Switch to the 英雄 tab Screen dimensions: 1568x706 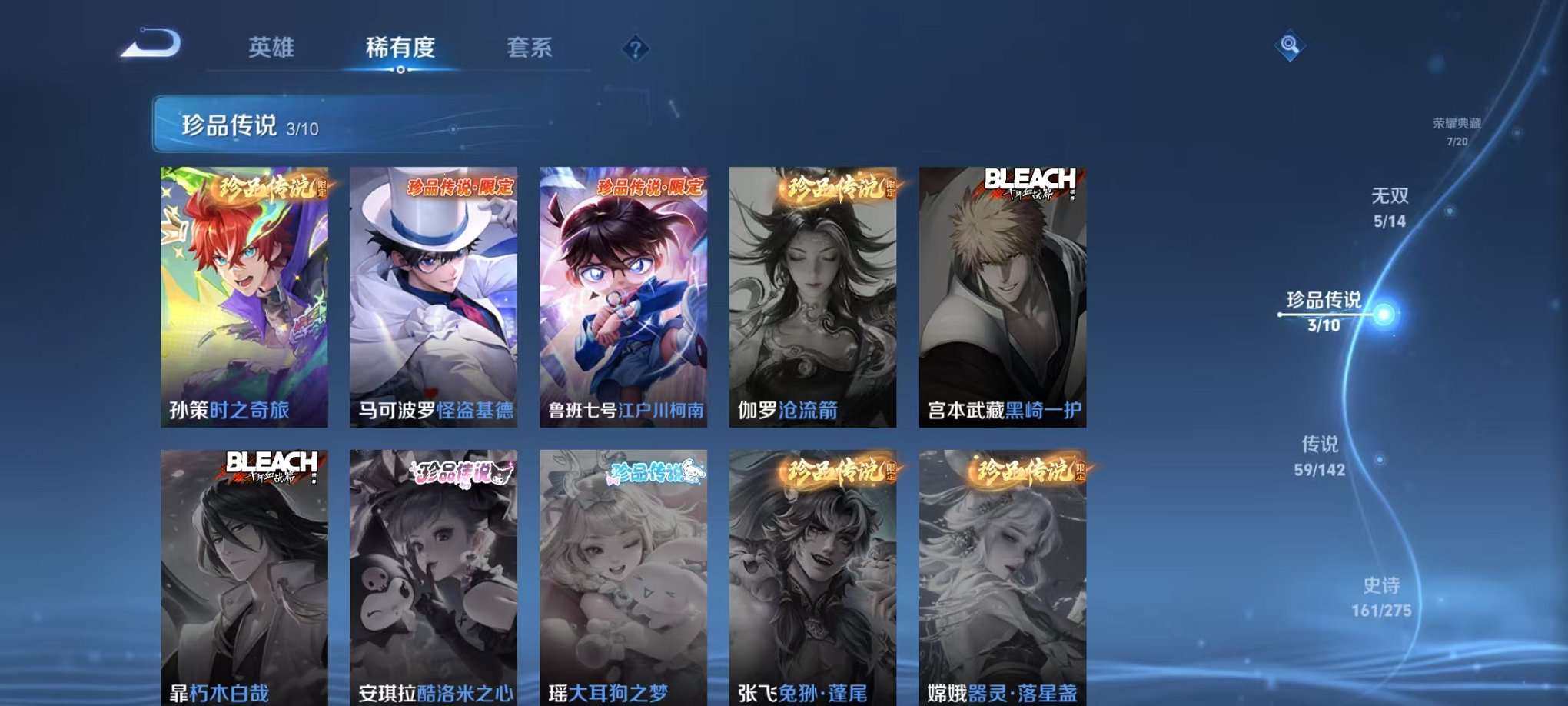click(271, 48)
